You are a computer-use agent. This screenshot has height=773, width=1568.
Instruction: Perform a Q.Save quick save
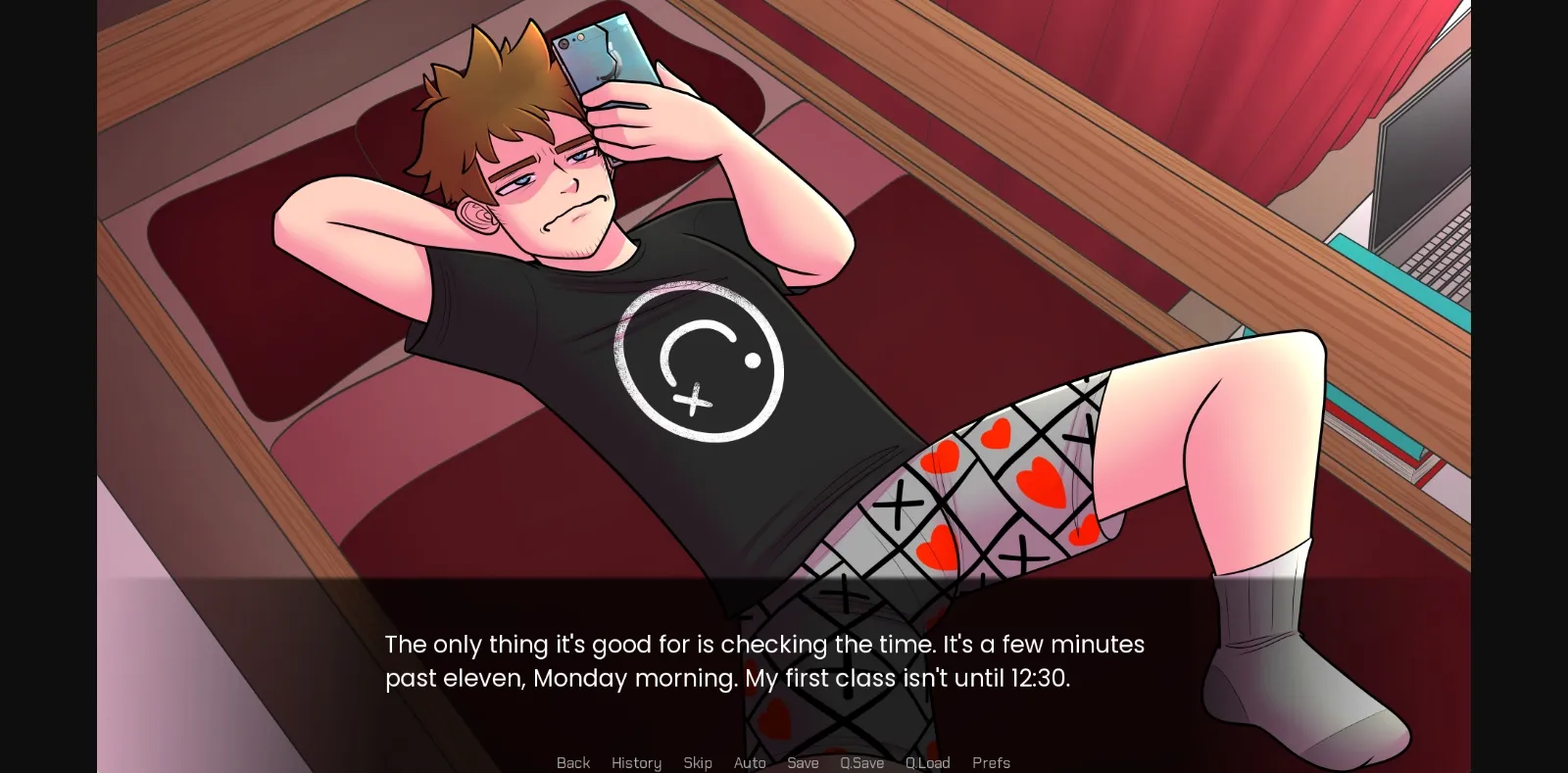coord(860,762)
